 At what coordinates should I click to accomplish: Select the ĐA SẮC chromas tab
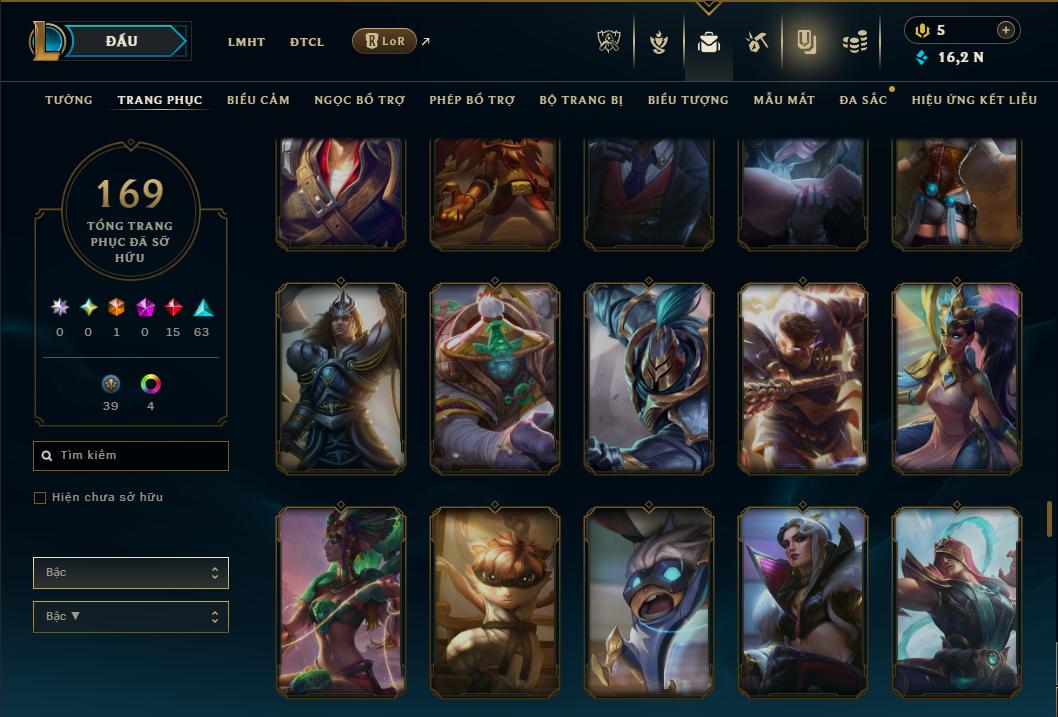pos(863,100)
